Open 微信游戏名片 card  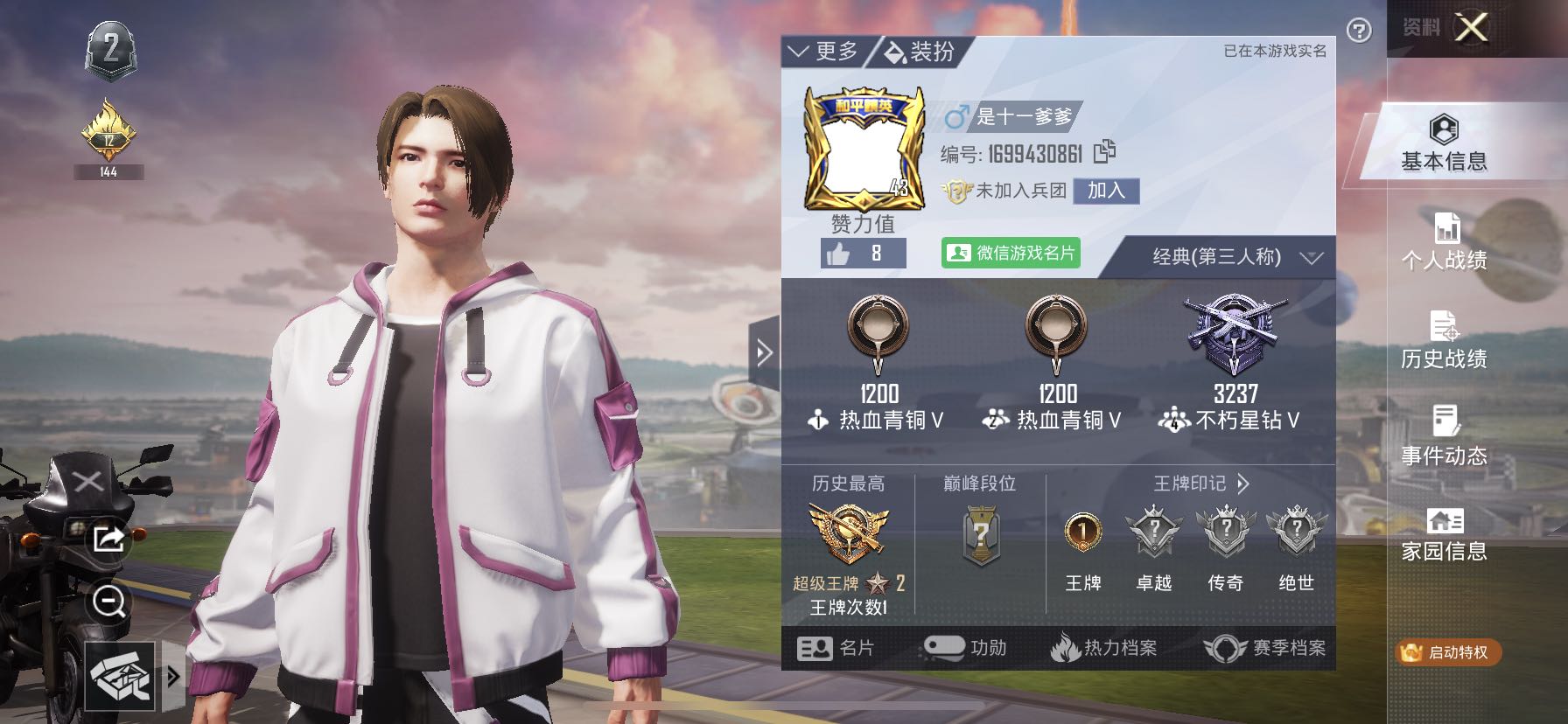click(x=1011, y=253)
